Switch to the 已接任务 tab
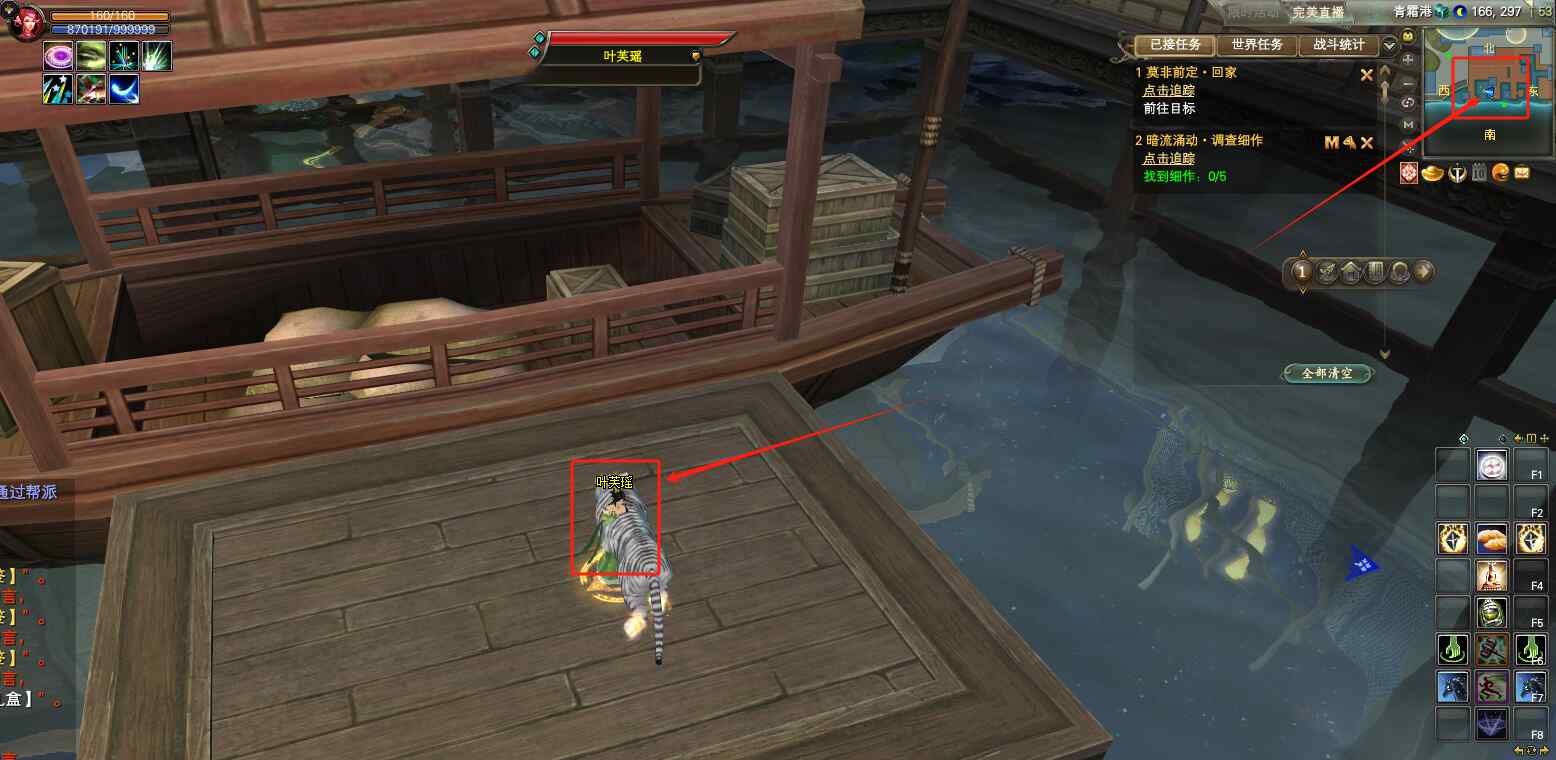Screen dimensions: 1556x760 pos(1174,45)
